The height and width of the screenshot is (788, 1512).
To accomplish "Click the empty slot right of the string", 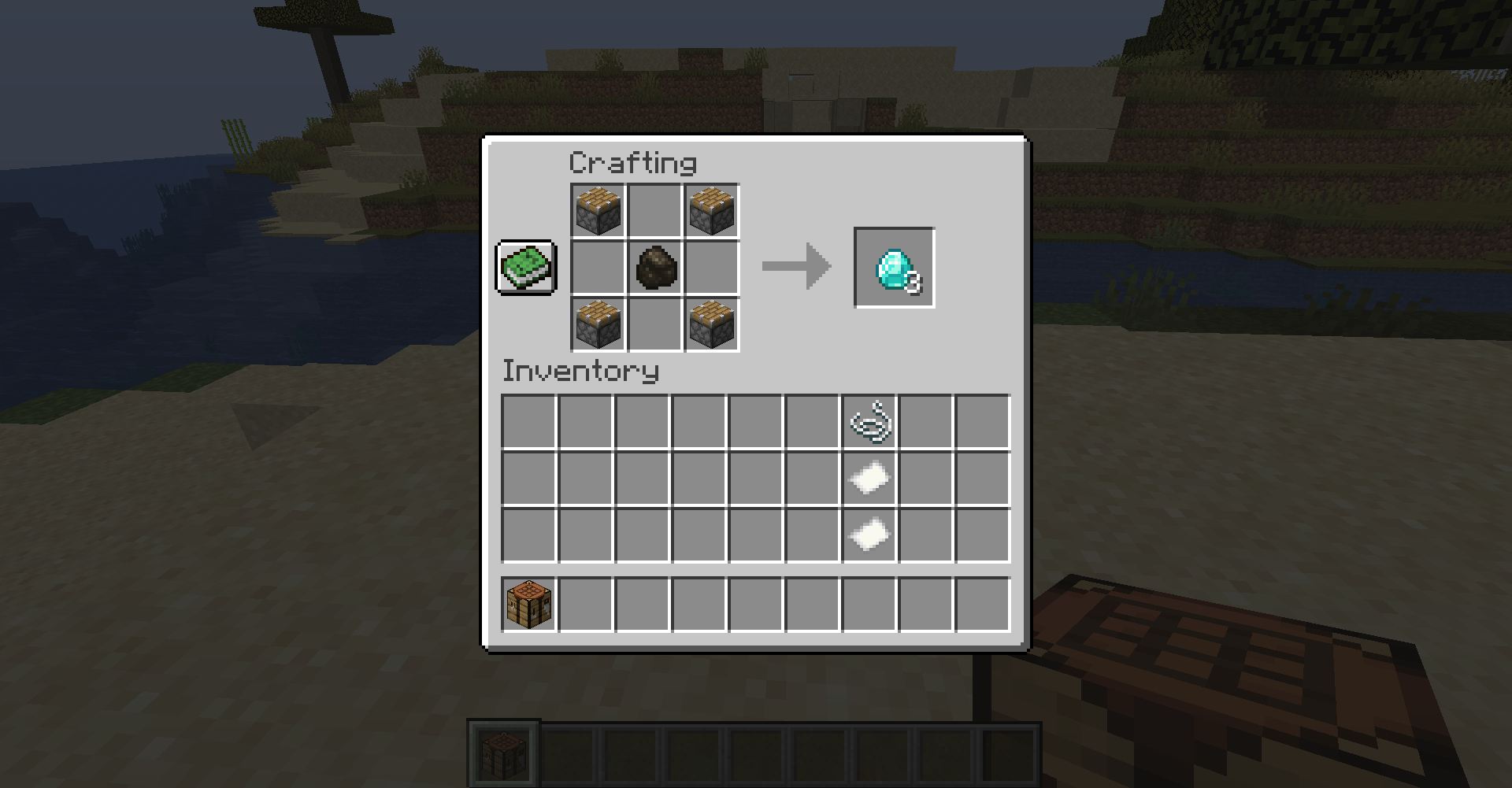I will 925,421.
